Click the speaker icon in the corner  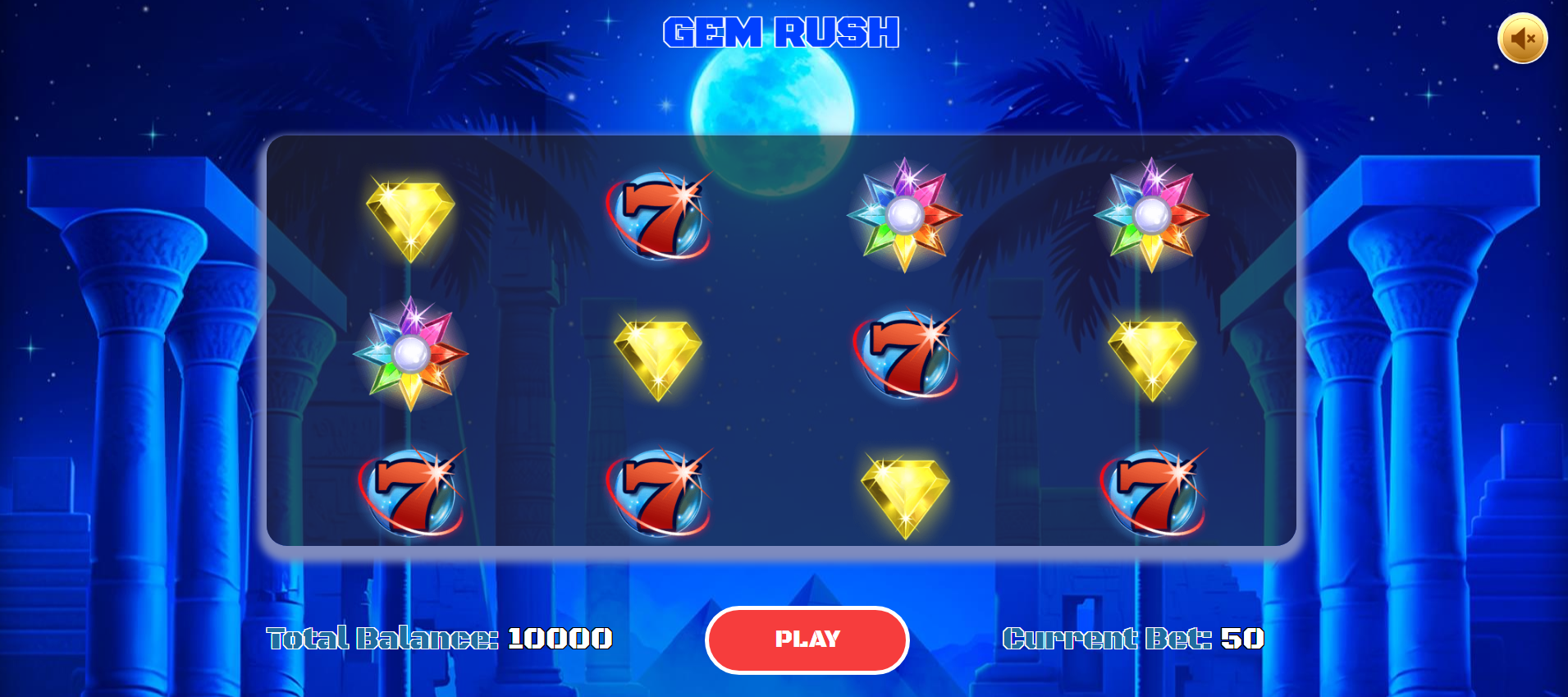point(1525,38)
